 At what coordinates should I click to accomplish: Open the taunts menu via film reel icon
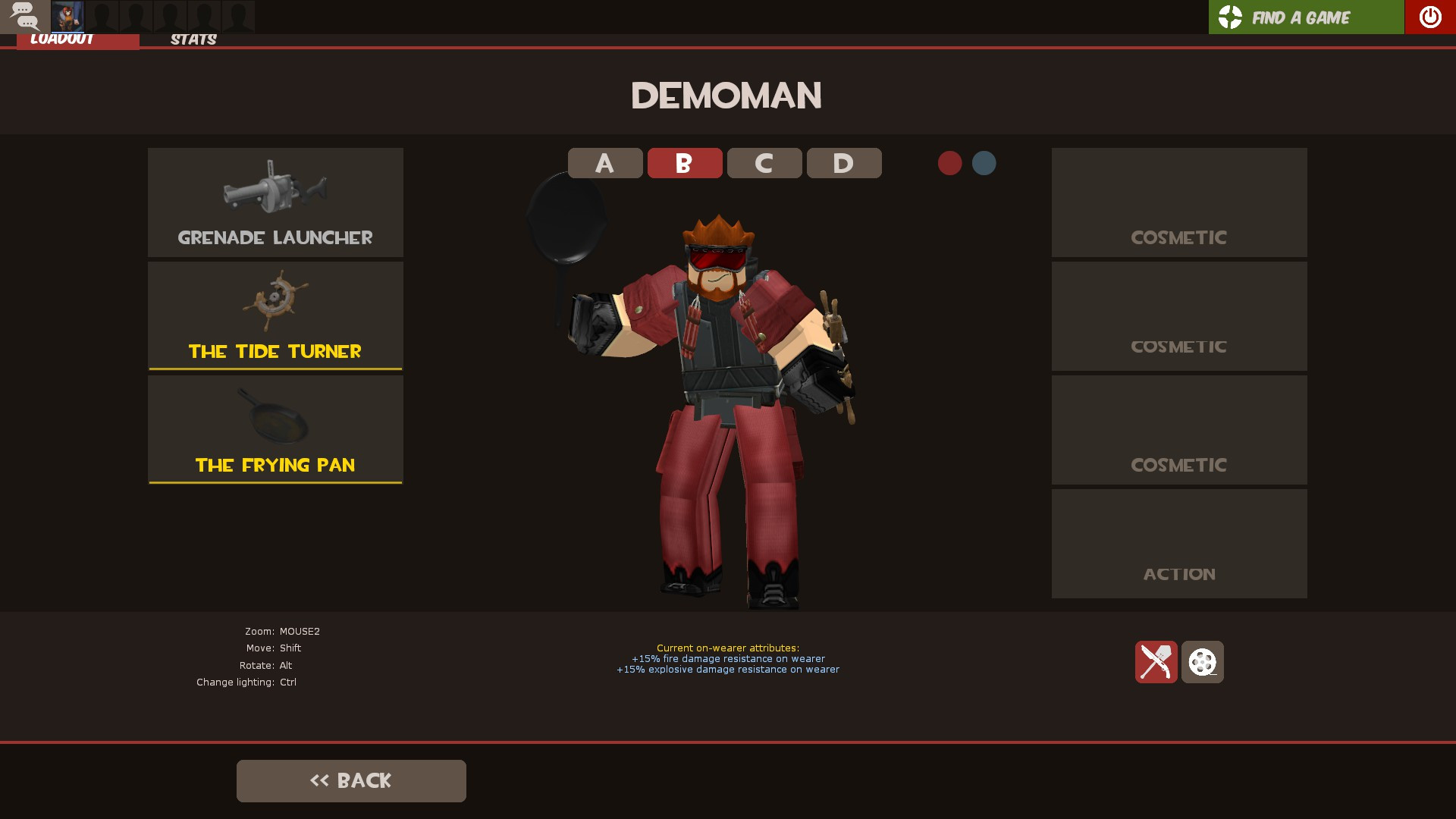click(x=1203, y=661)
